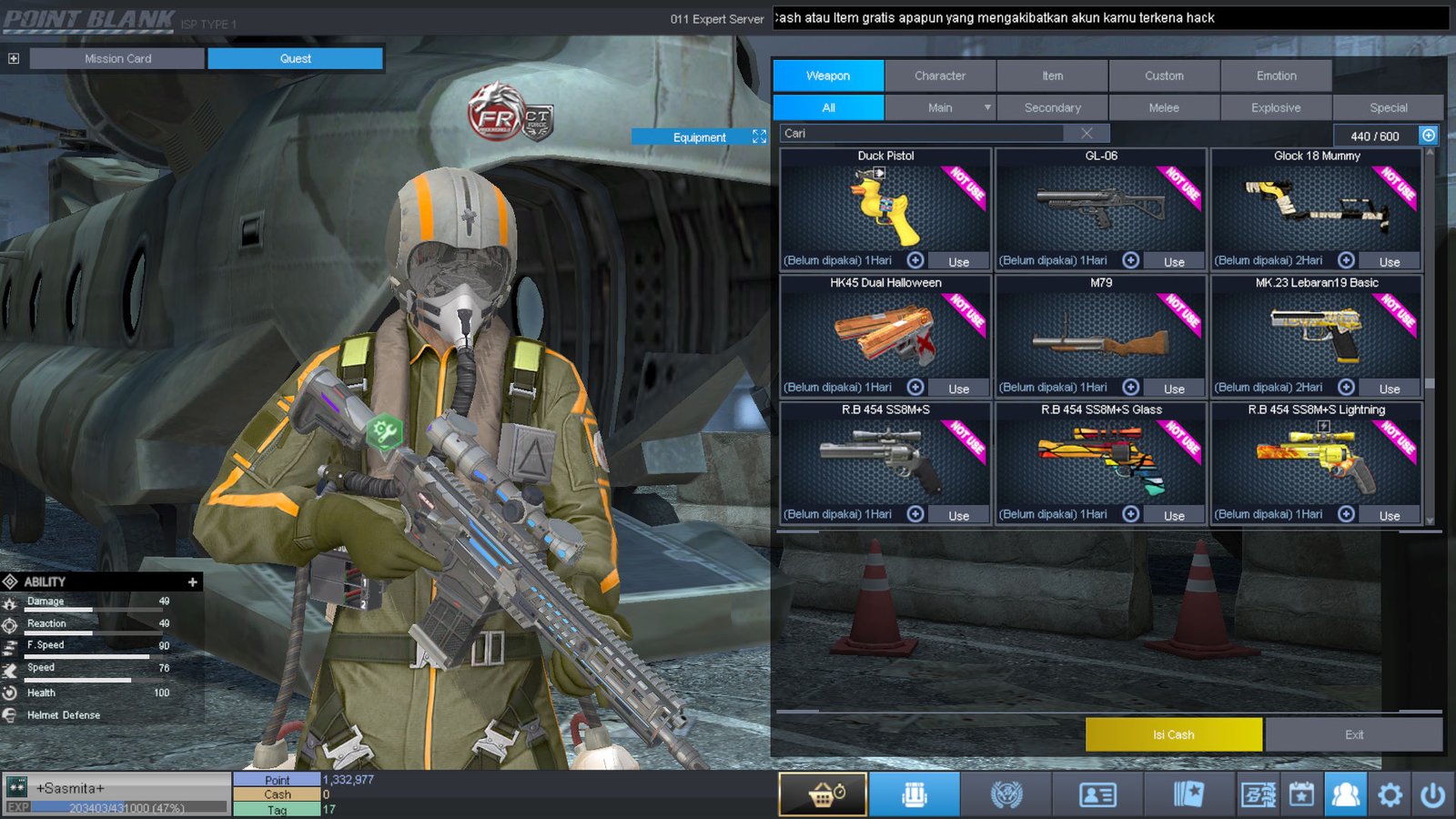This screenshot has width=1456, height=819.
Task: Filter weapons by Melee
Action: 1164,107
